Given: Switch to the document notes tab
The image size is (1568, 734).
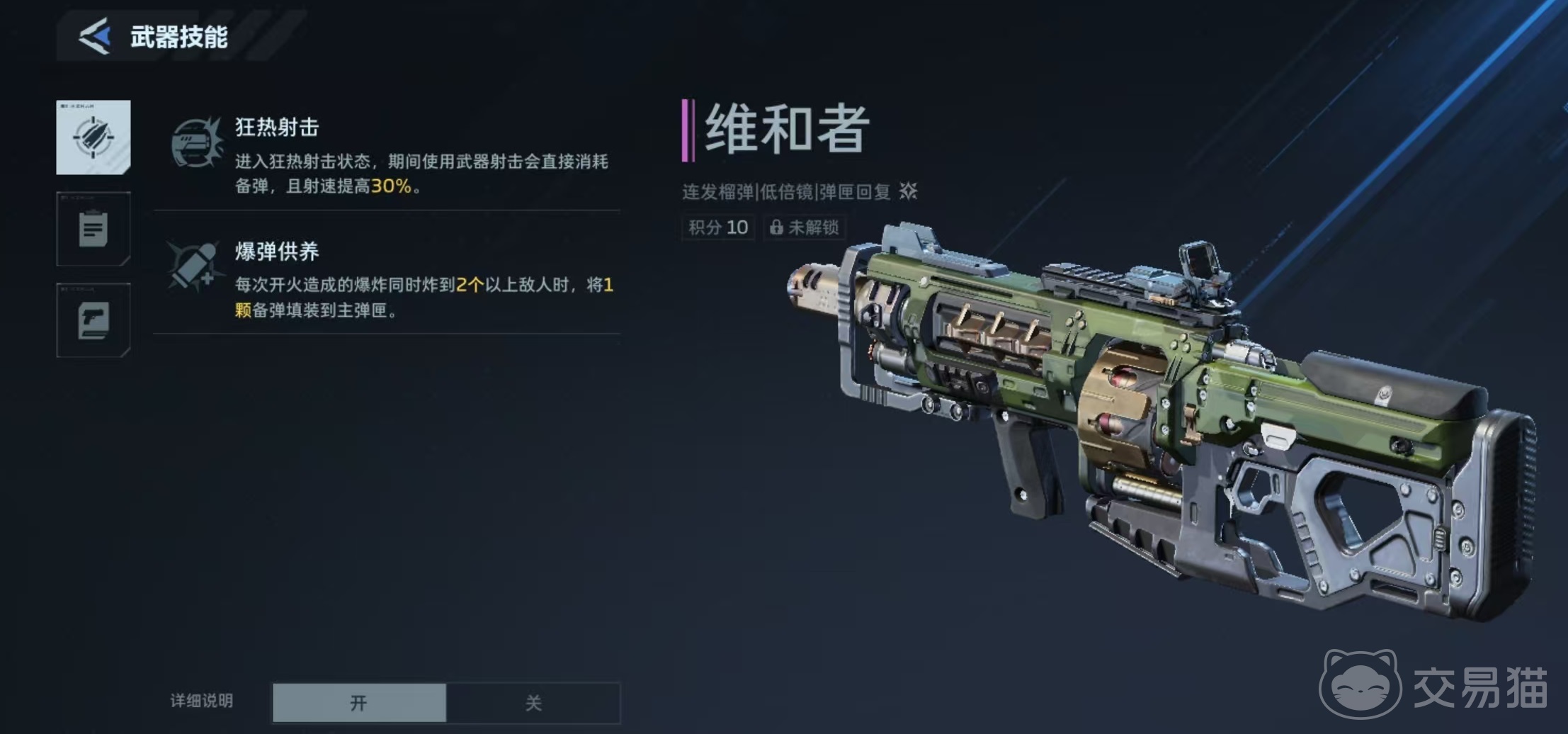Looking at the screenshot, I should coord(93,229).
